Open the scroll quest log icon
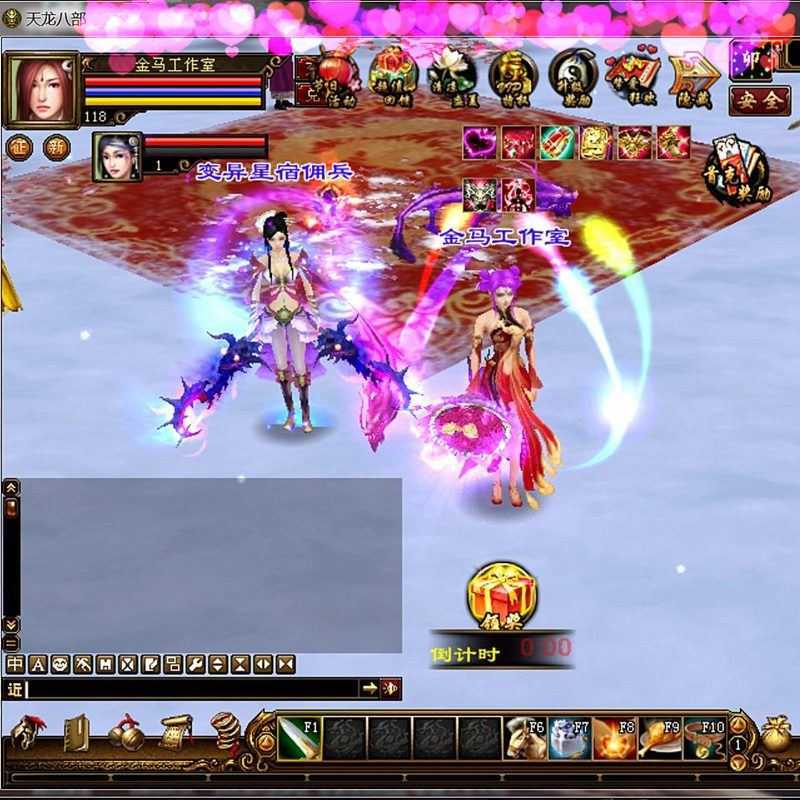Screen dimensions: 800x800 coord(176,734)
